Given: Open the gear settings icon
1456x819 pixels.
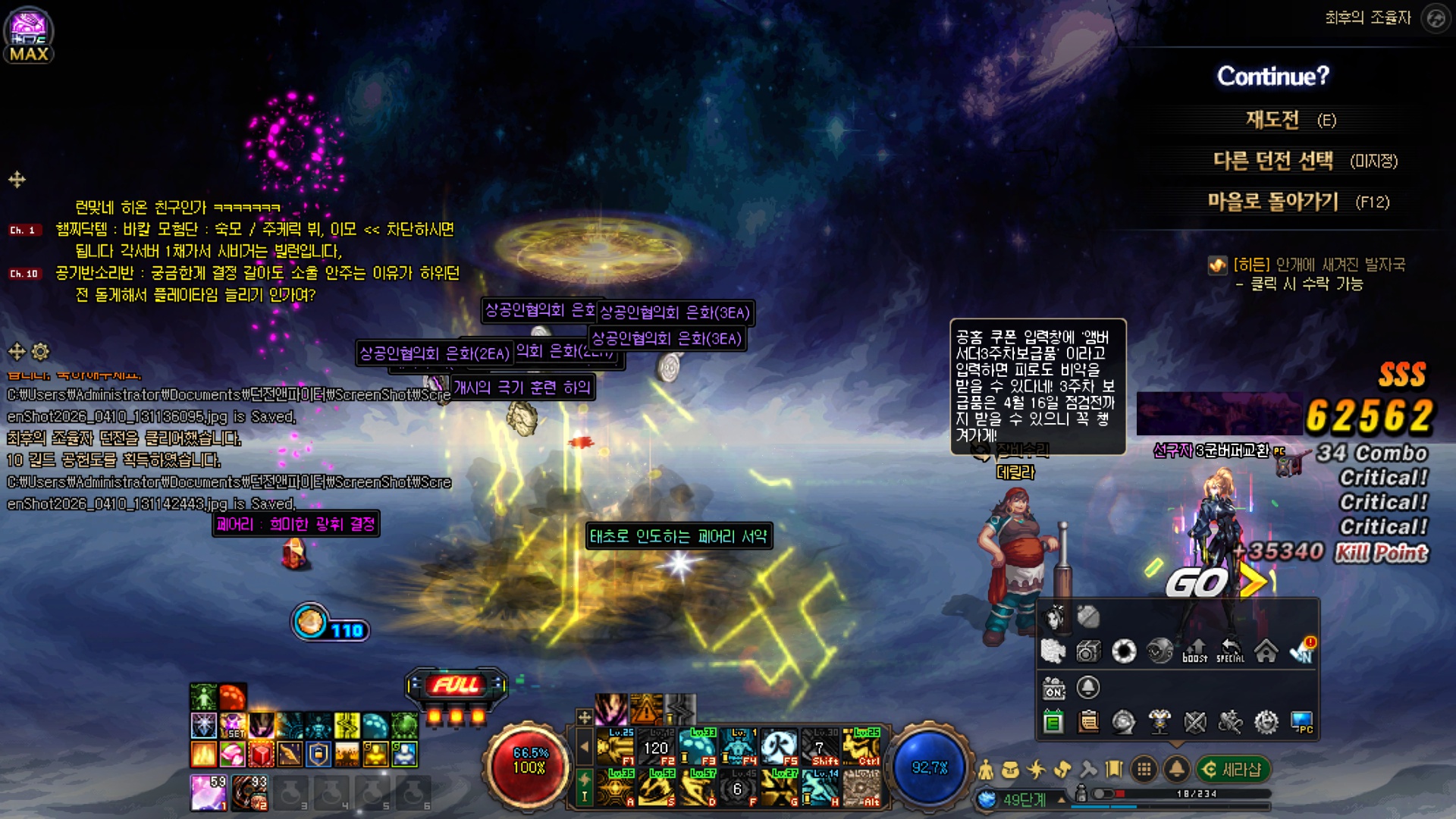Looking at the screenshot, I should 1266,722.
